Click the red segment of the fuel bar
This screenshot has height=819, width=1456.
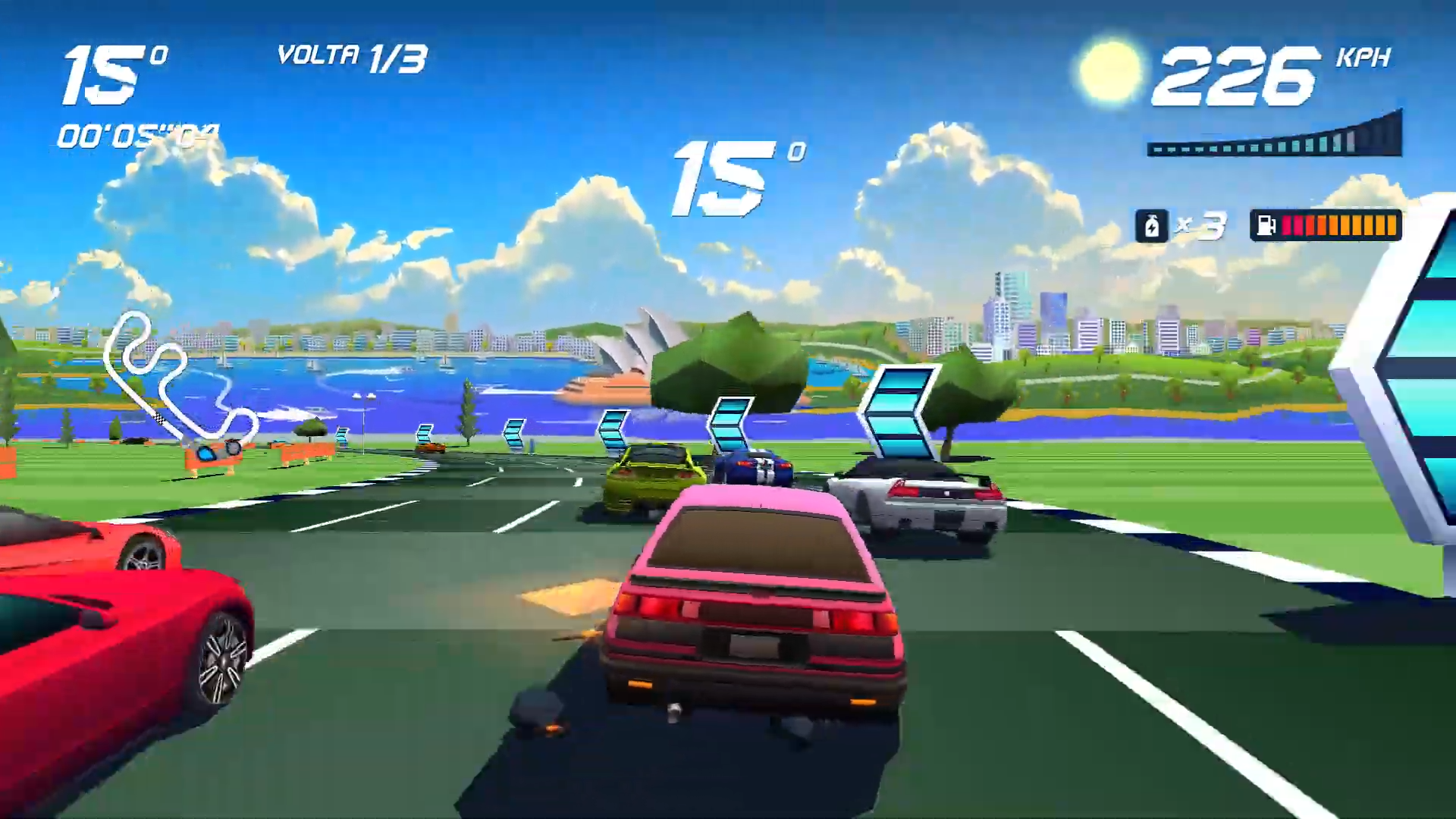point(1294,225)
